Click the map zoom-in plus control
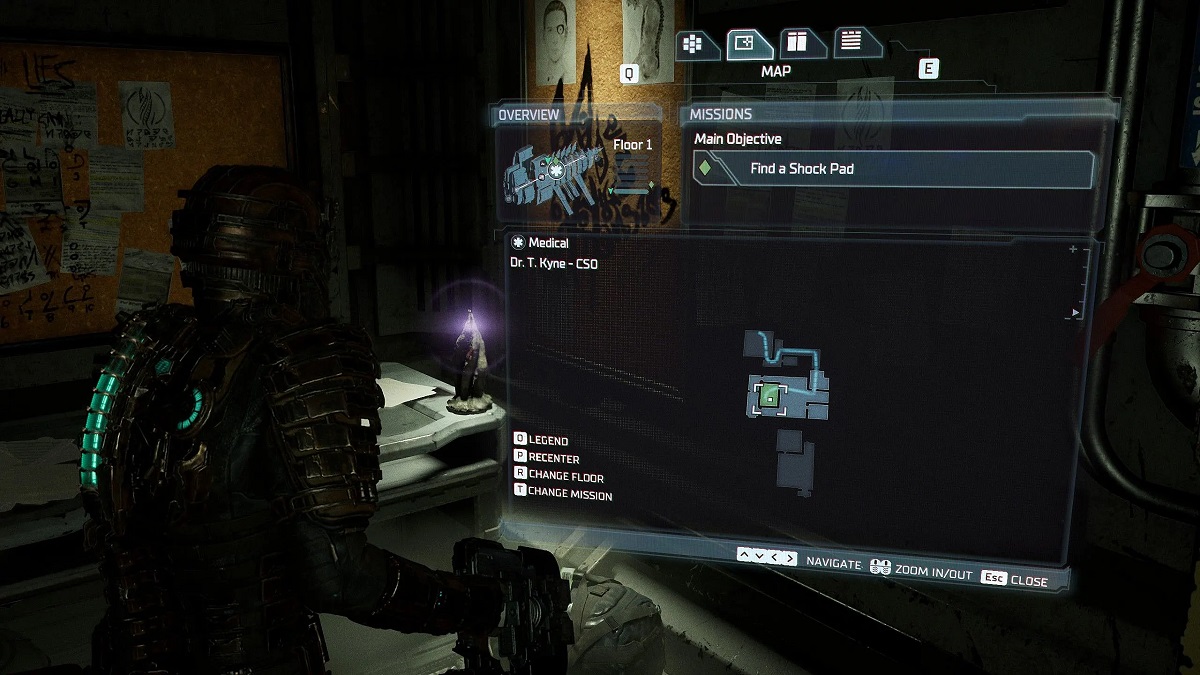This screenshot has height=675, width=1200. pyautogui.click(x=1073, y=249)
